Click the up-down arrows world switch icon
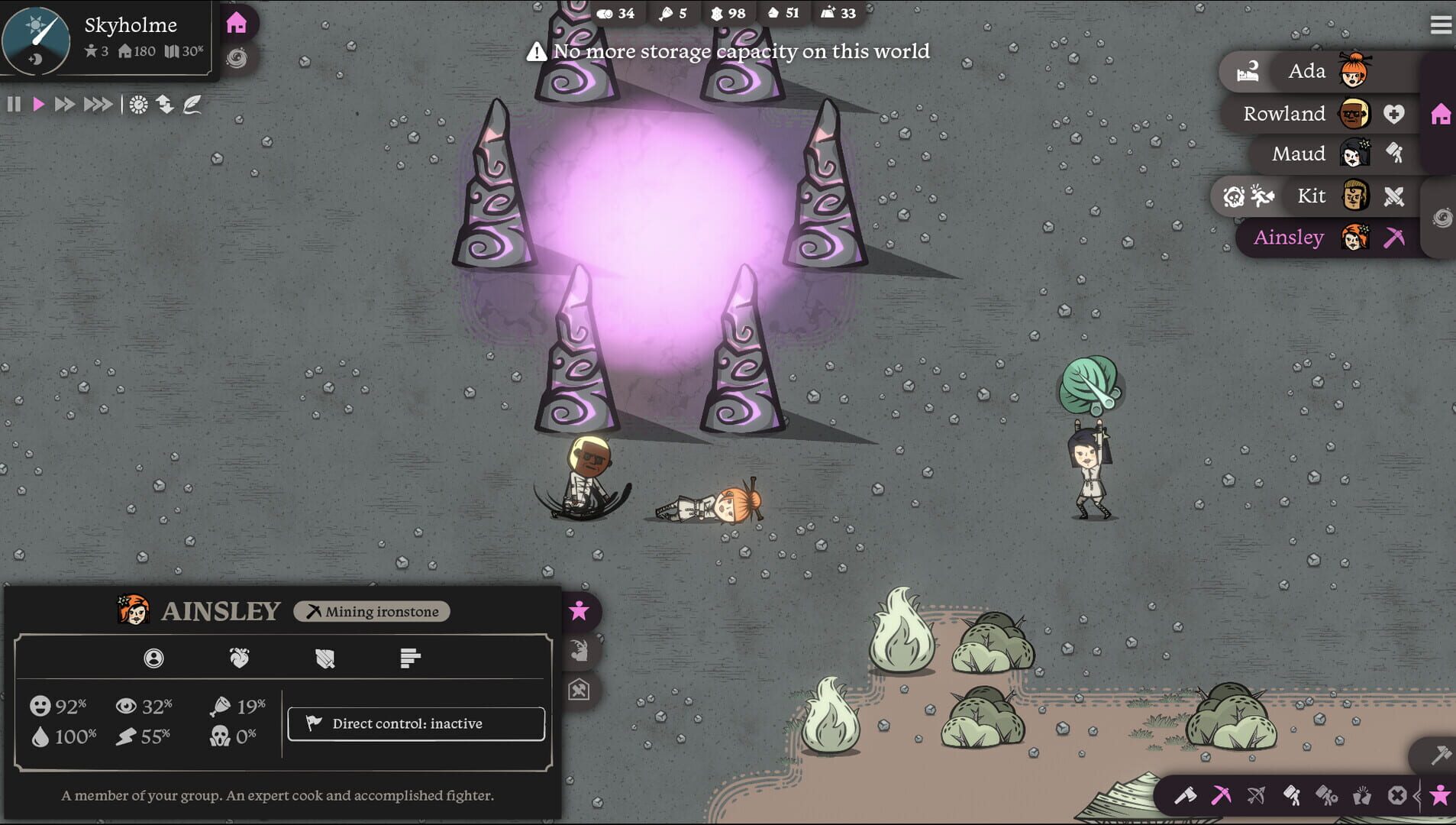Viewport: 1456px width, 825px height. point(166,104)
